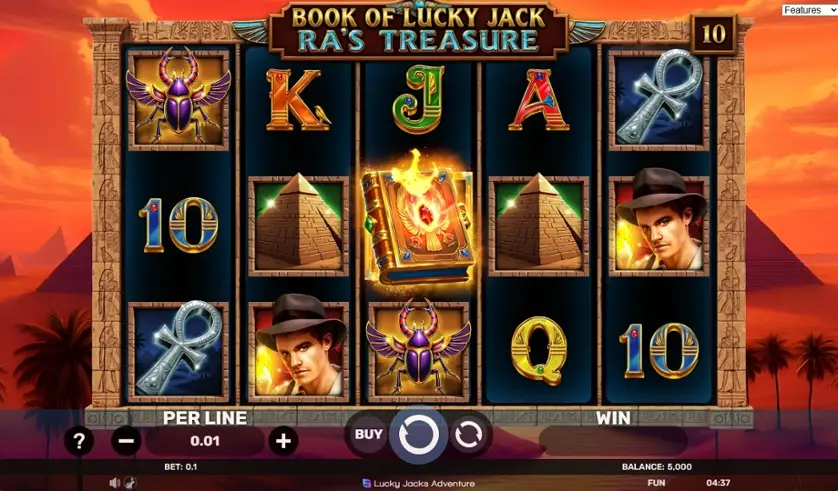This screenshot has width=838, height=491.
Task: Toggle the sound speaker icon
Action: 115,483
